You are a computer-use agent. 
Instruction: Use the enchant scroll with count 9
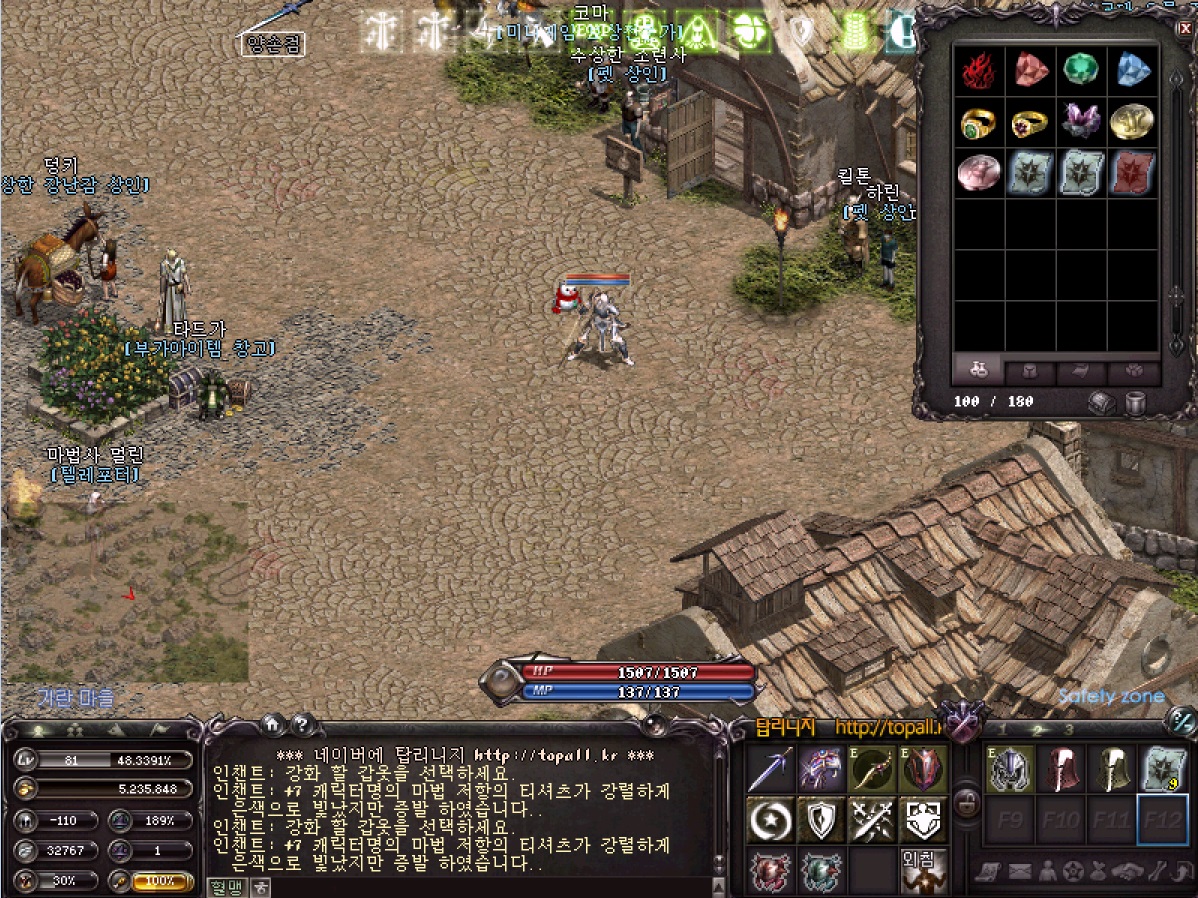(1163, 769)
